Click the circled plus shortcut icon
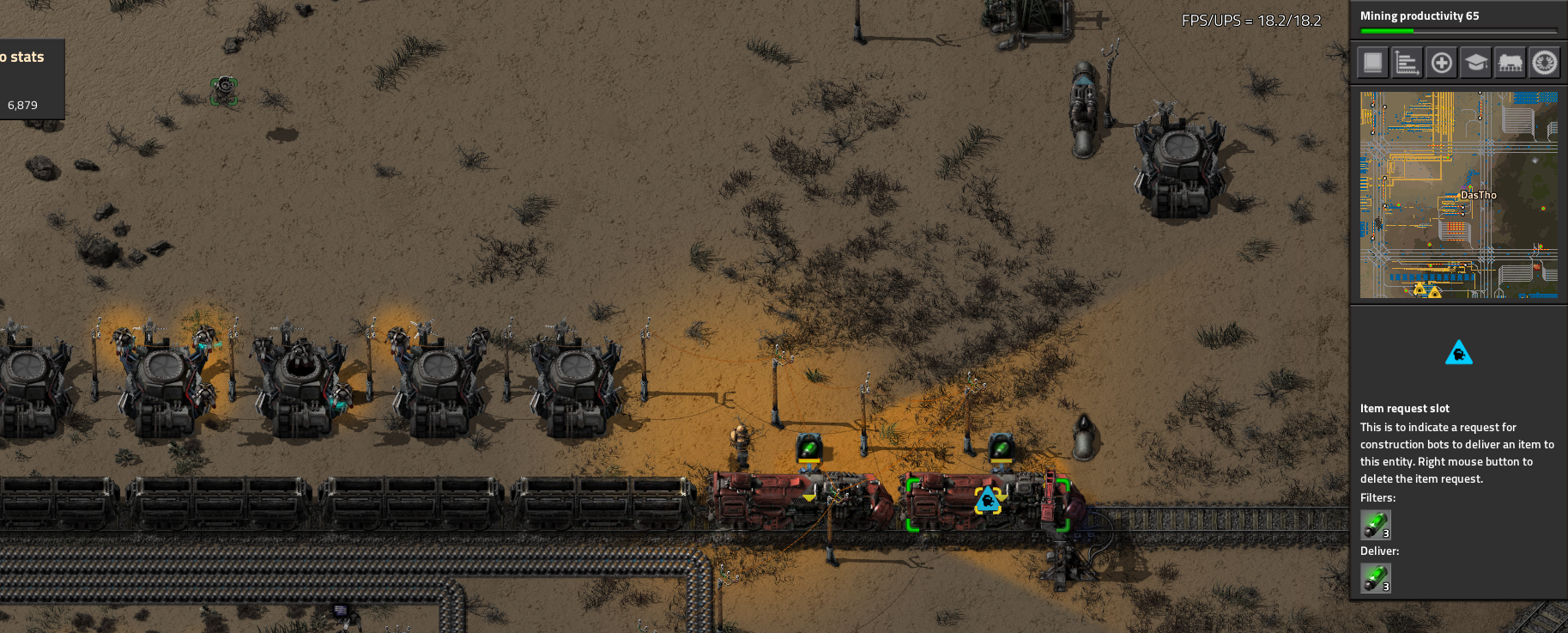1568x633 pixels. (1441, 62)
